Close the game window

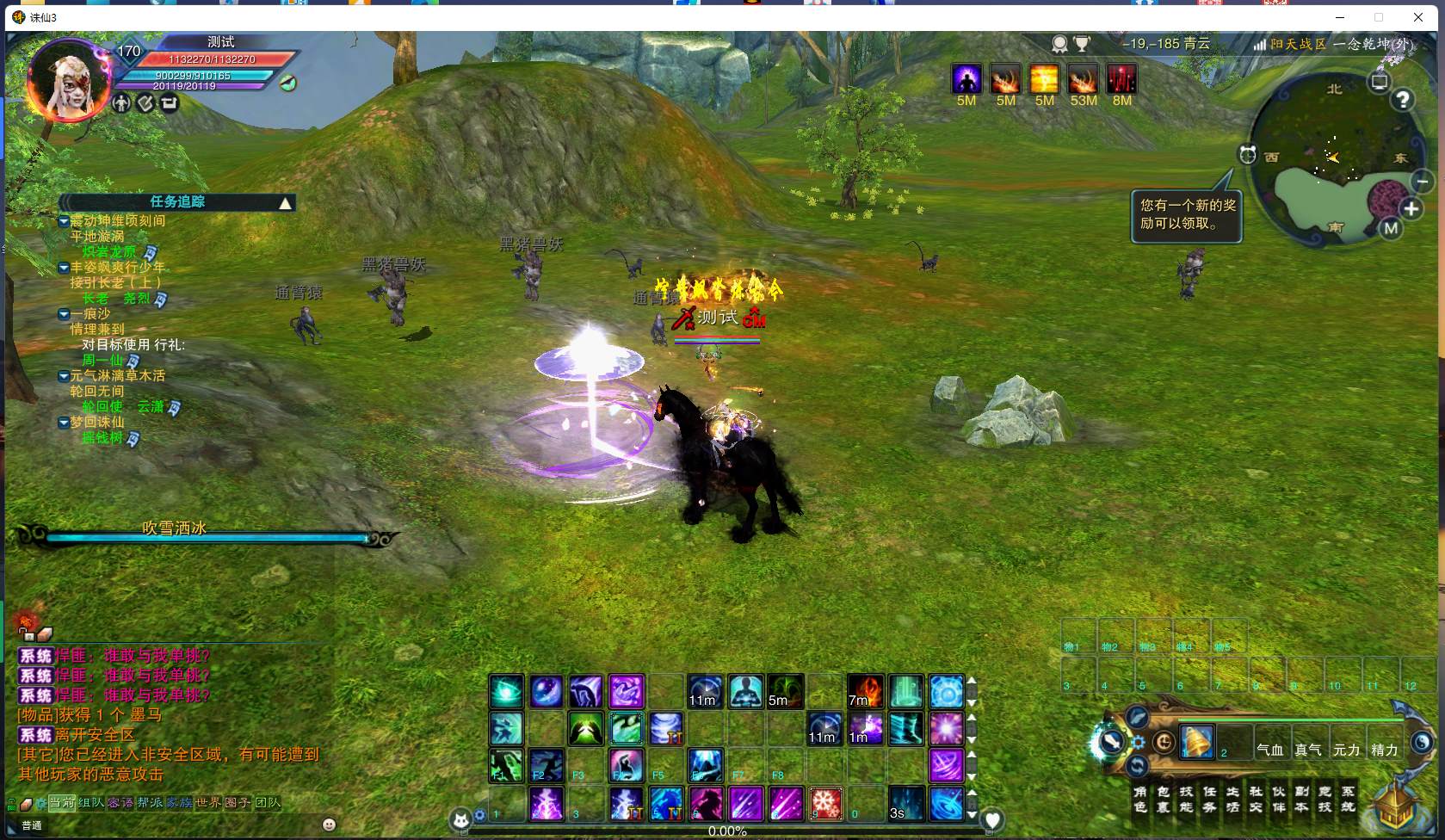click(x=1418, y=17)
